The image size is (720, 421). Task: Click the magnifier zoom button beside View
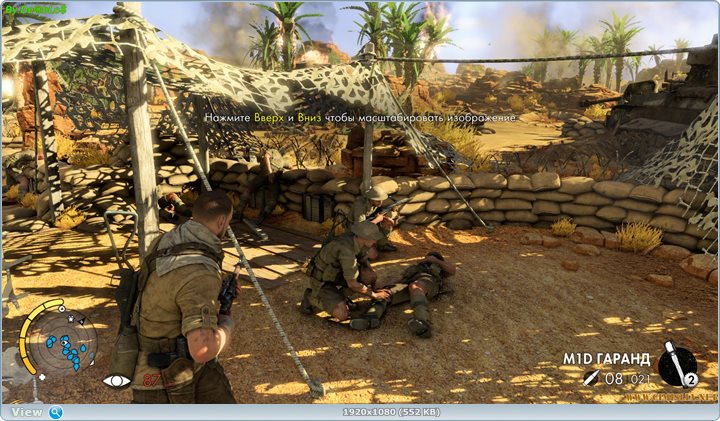56,412
